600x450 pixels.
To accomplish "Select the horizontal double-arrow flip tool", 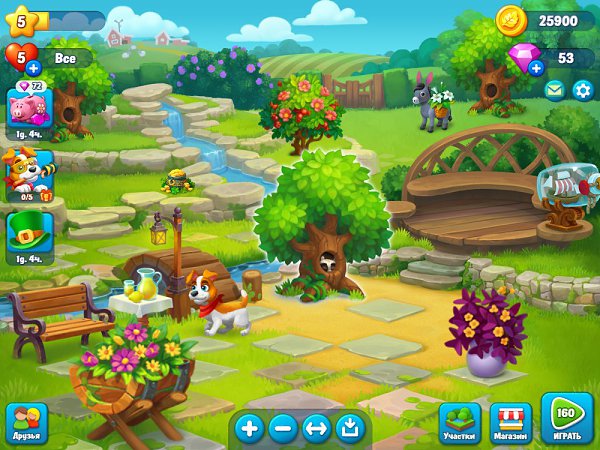I will click(316, 429).
